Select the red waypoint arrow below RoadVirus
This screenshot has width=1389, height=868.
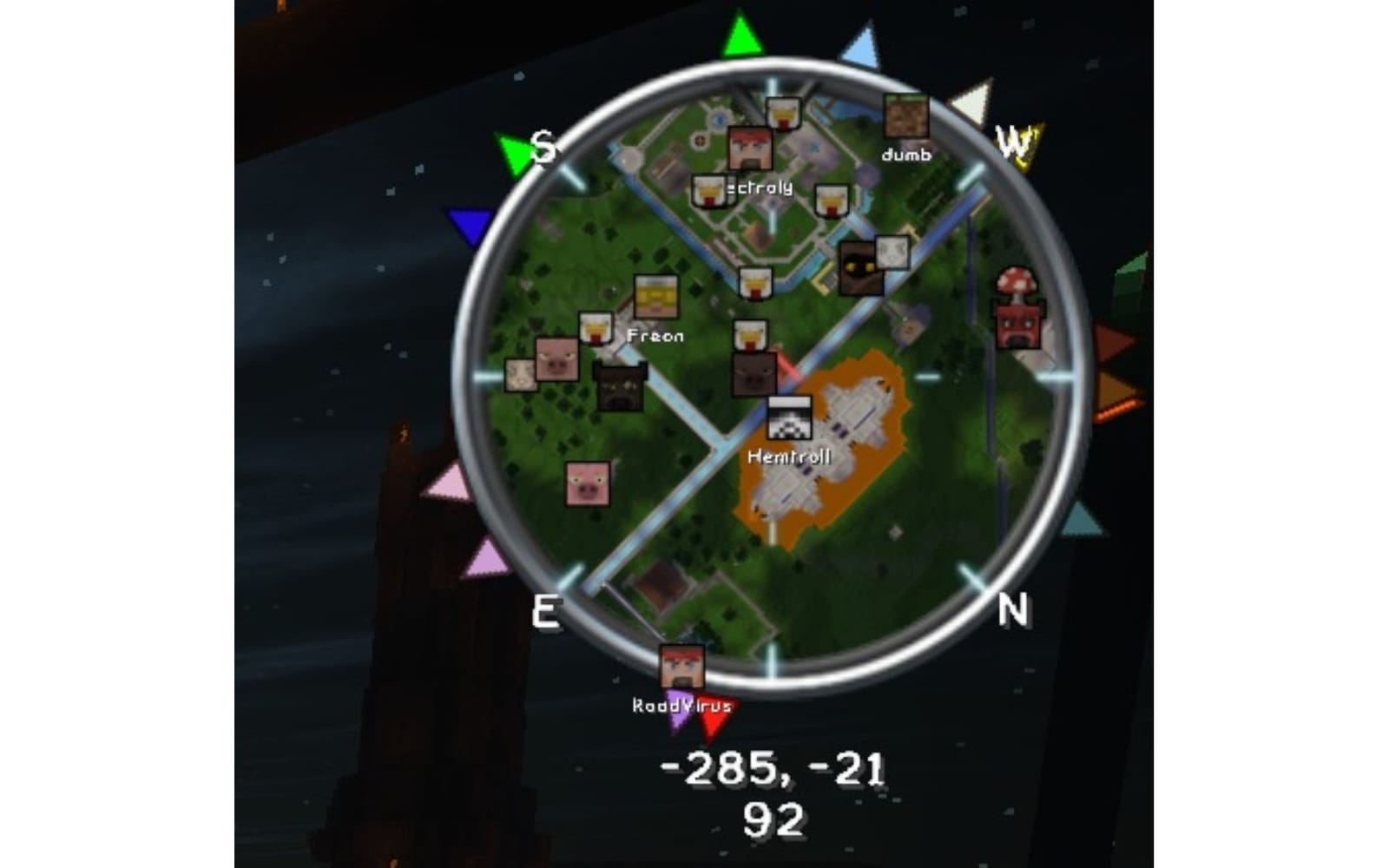[715, 714]
